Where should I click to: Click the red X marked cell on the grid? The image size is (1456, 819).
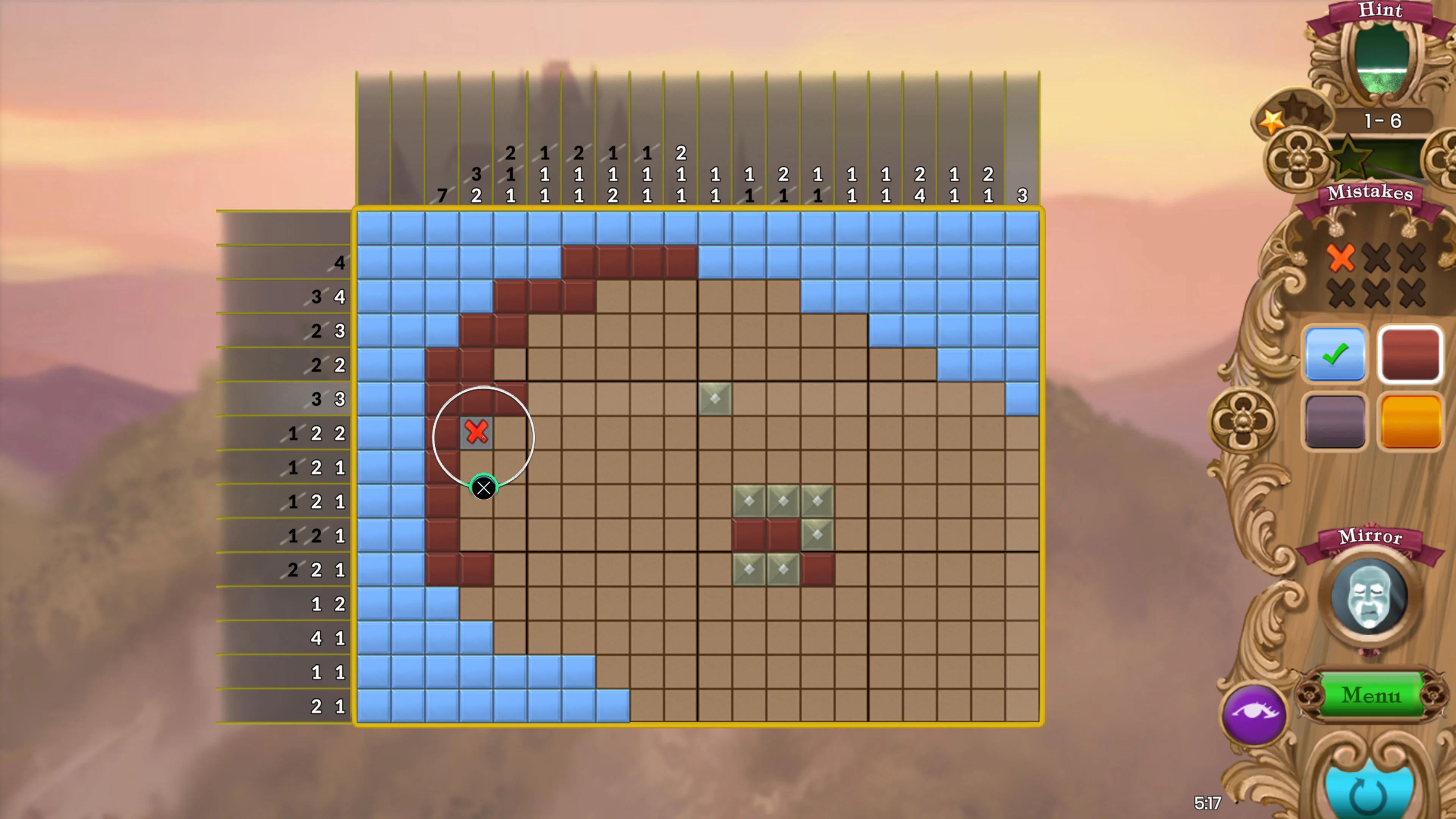(477, 432)
